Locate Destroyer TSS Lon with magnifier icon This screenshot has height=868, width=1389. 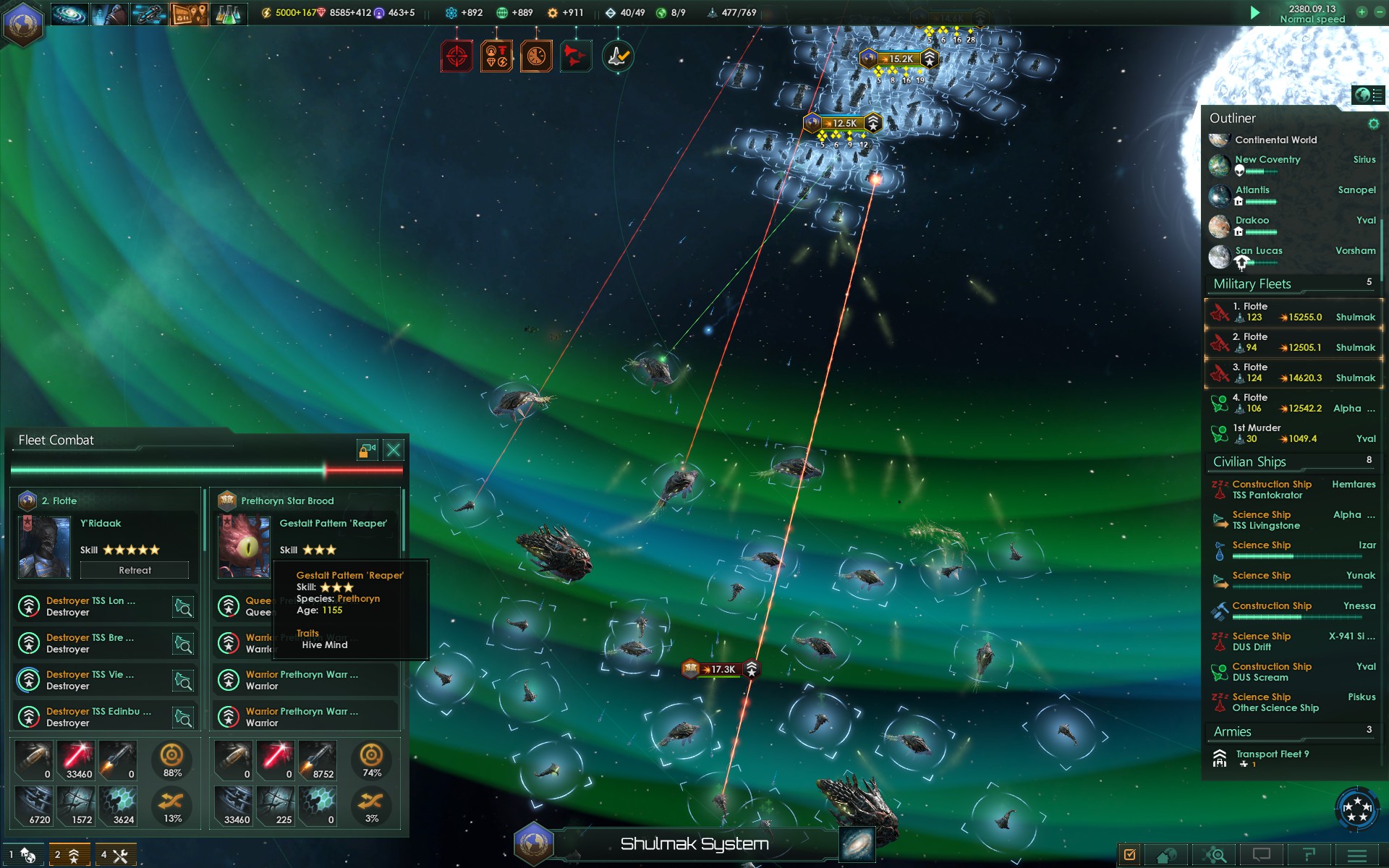click(x=183, y=607)
